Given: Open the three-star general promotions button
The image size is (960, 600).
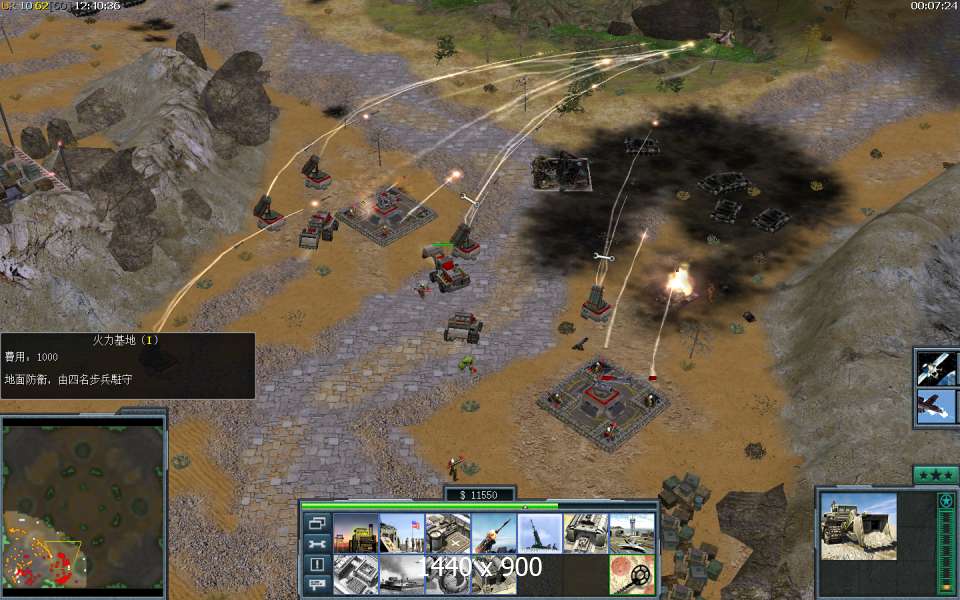Looking at the screenshot, I should [x=936, y=474].
